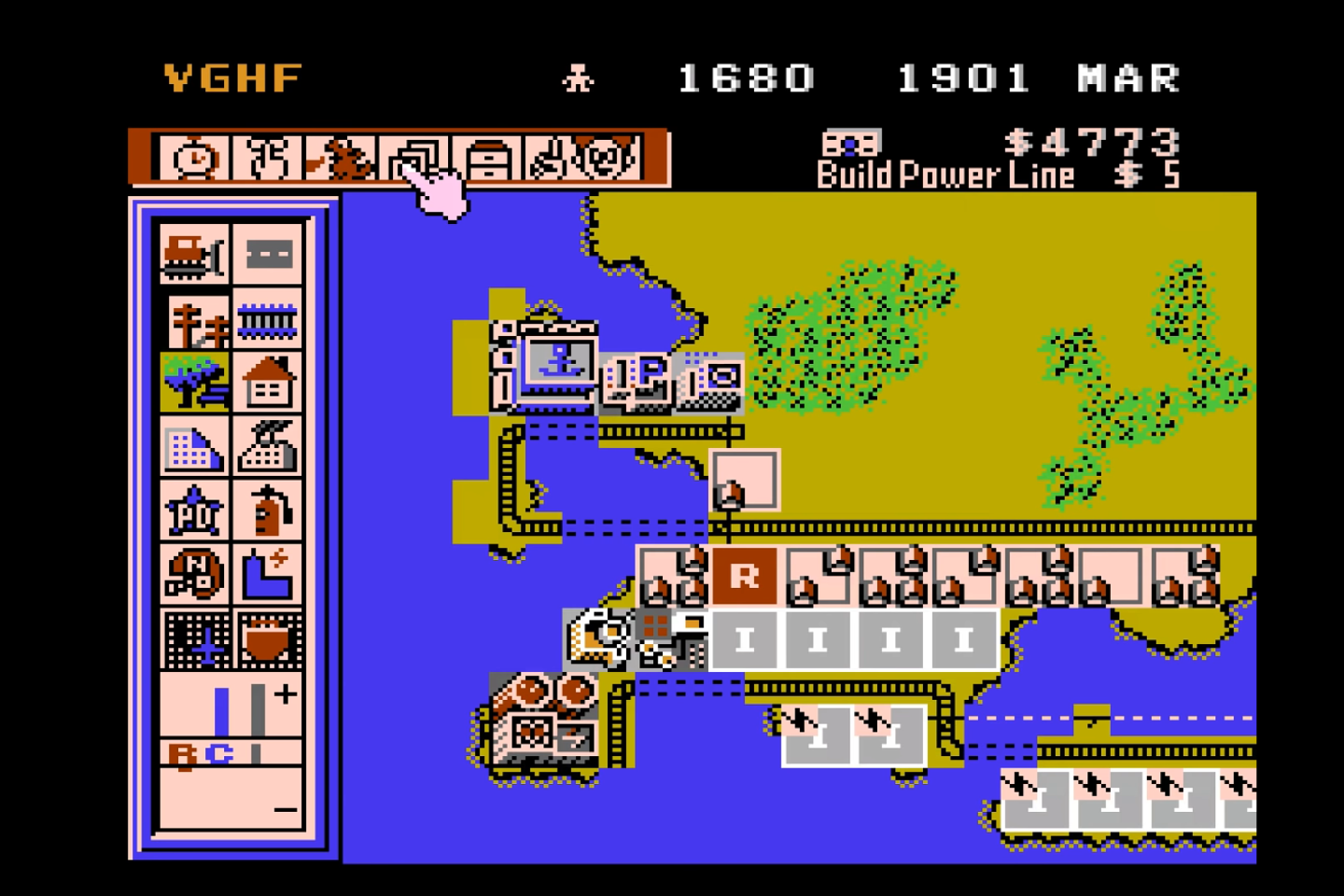
Task: Select the Railroad track tool
Action: coord(269,320)
